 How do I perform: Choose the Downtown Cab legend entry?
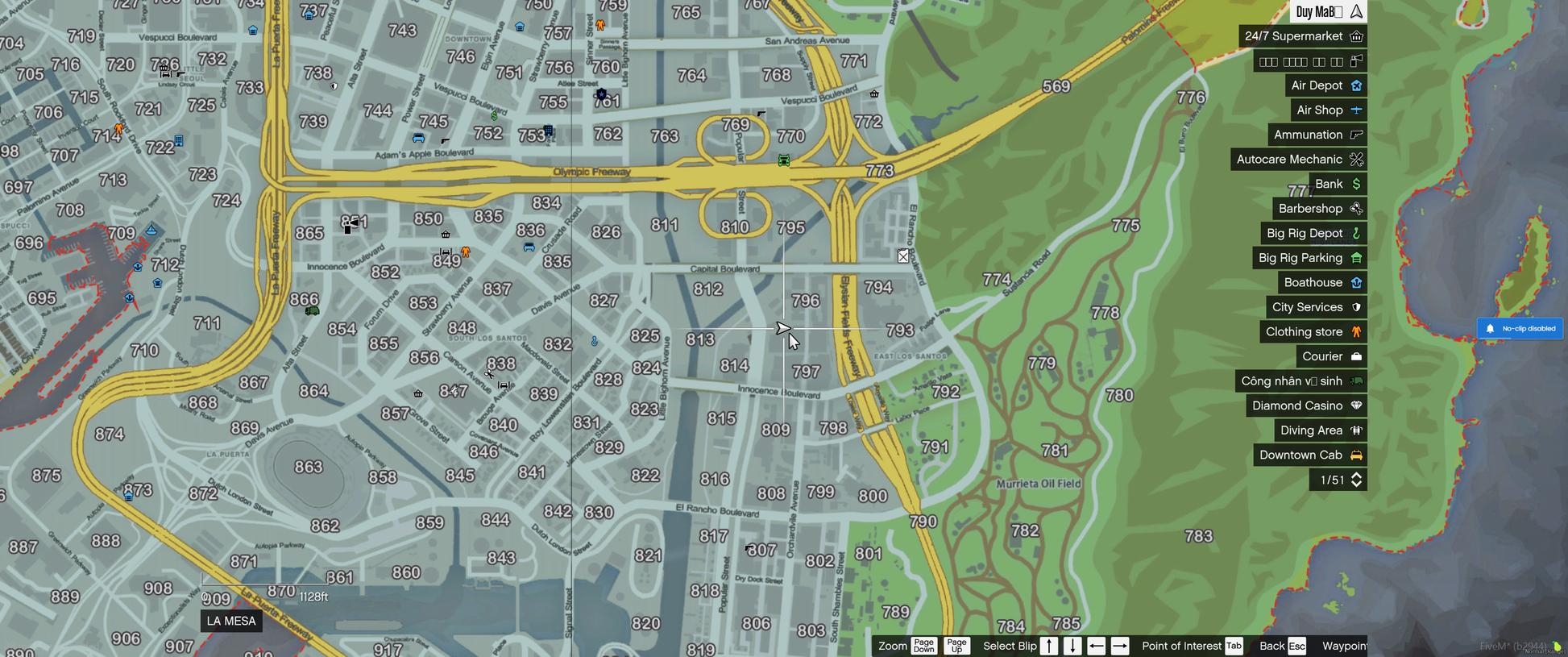(1310, 455)
